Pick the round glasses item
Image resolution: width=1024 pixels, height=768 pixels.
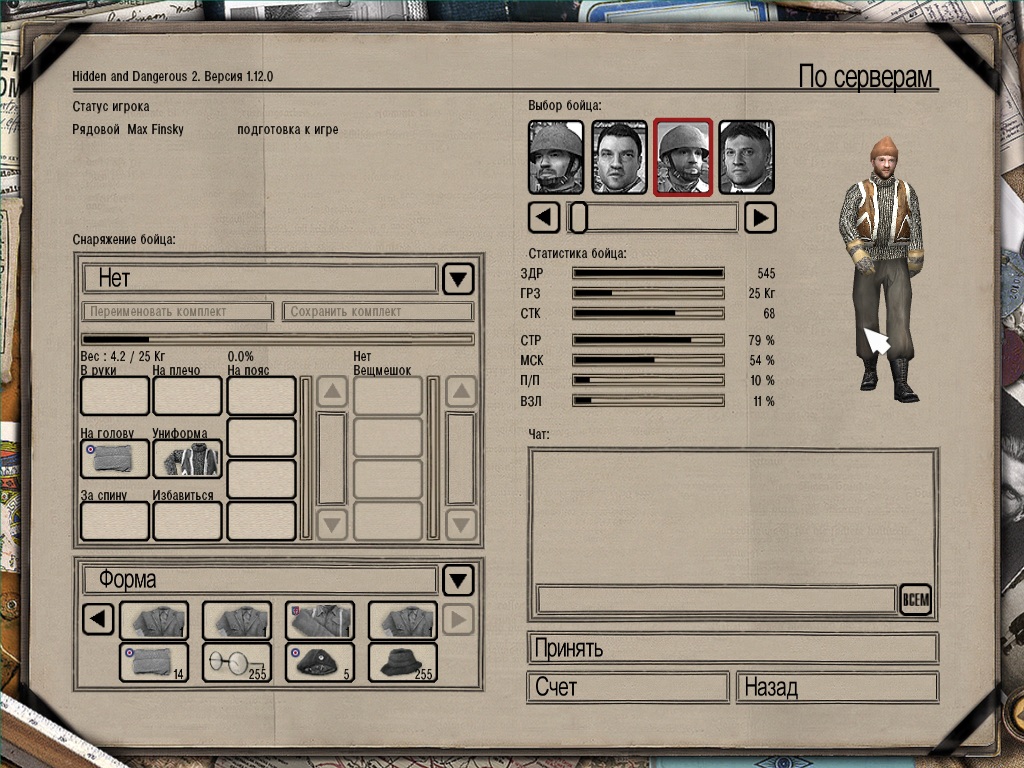237,662
